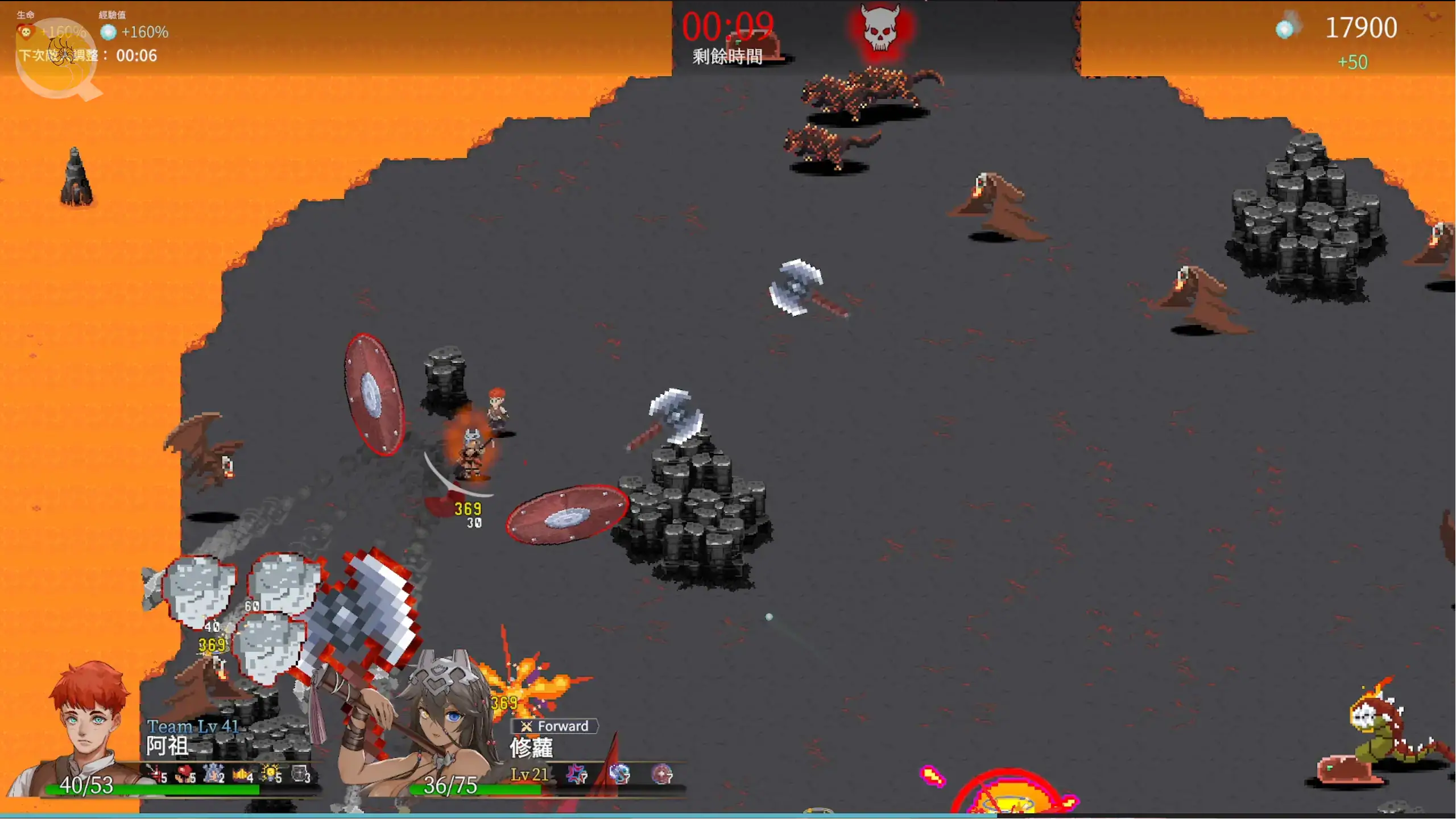
Task: Select the red mushroom skill icon
Action: pyautogui.click(x=184, y=773)
